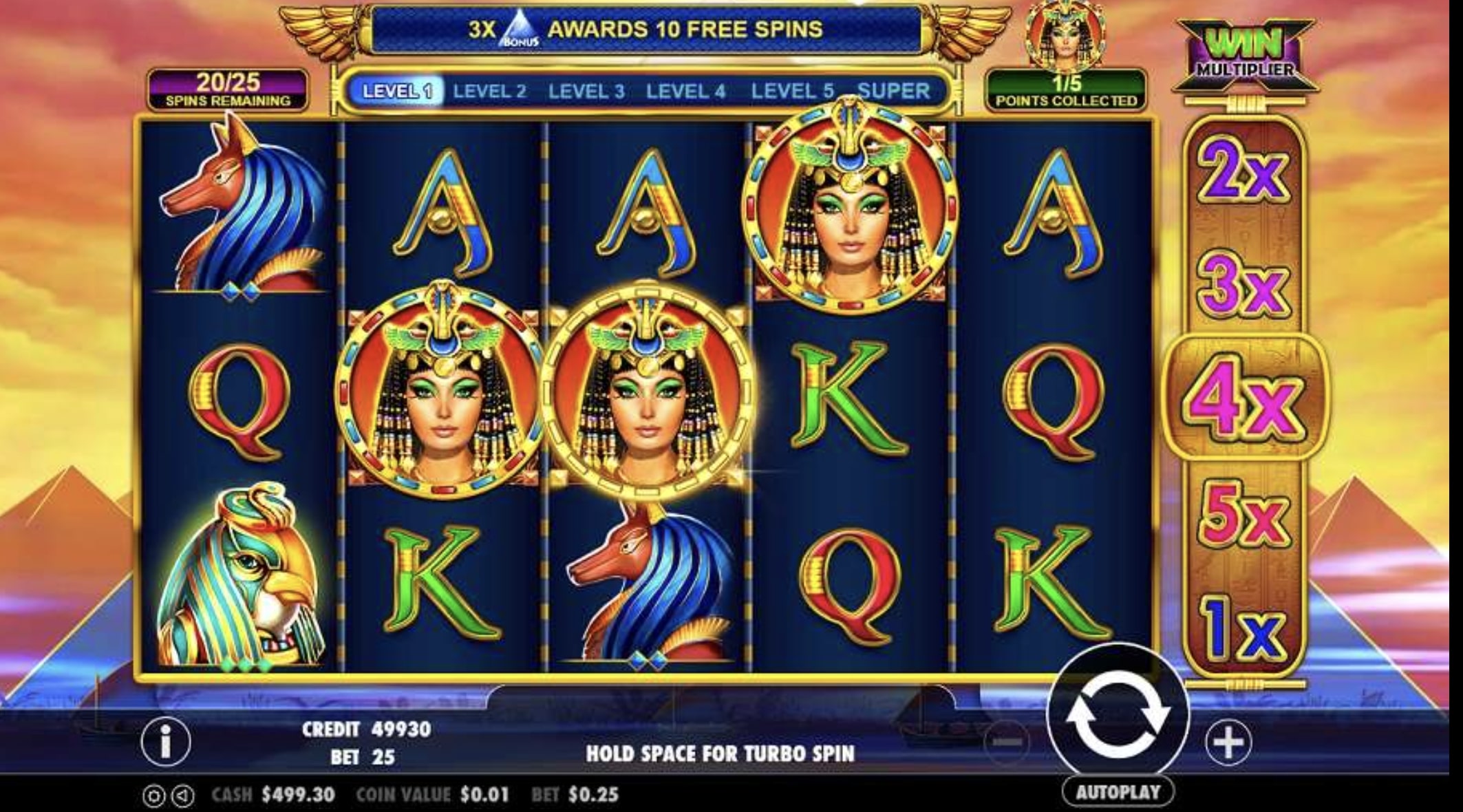Open settings via the gear icon
This screenshot has height=812, width=1463.
coord(154,796)
